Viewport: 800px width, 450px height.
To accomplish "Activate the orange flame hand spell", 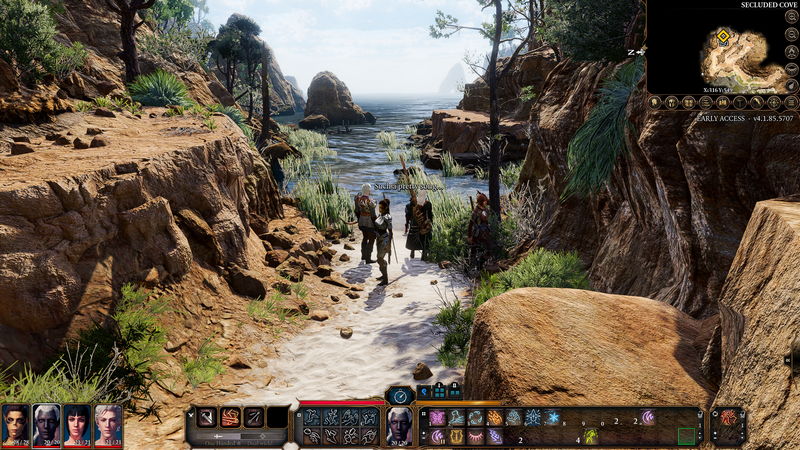I will click(494, 417).
